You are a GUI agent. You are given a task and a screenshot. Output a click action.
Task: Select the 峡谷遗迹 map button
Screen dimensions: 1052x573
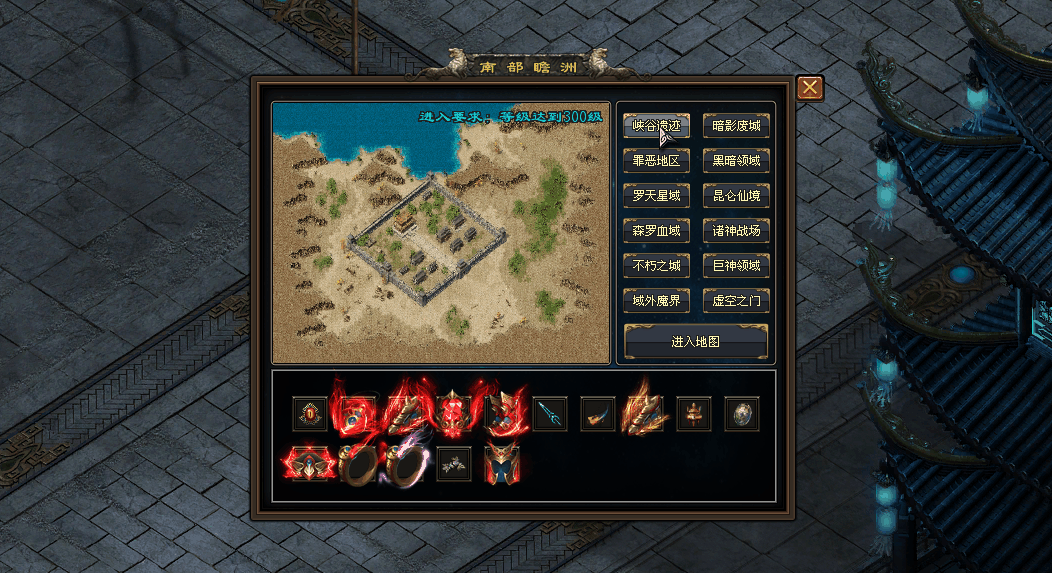pos(656,126)
